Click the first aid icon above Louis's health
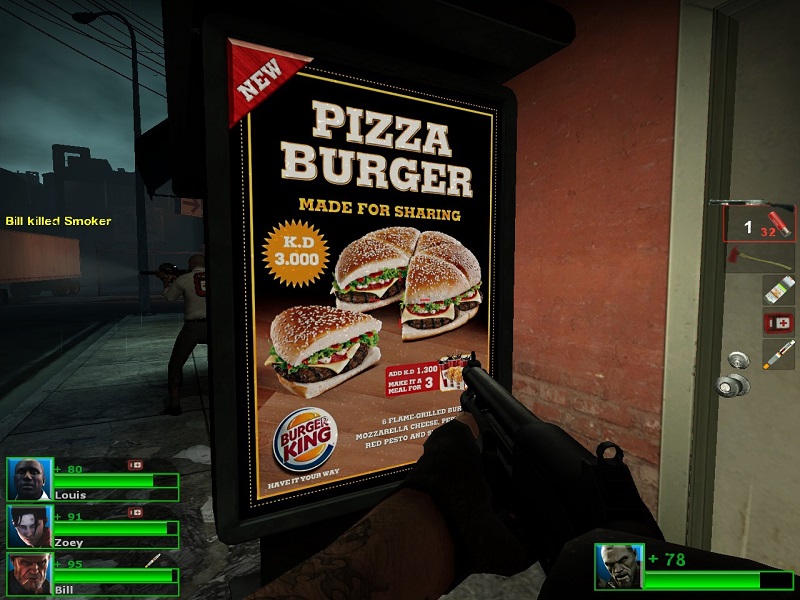The width and height of the screenshot is (800, 600). 135,465
